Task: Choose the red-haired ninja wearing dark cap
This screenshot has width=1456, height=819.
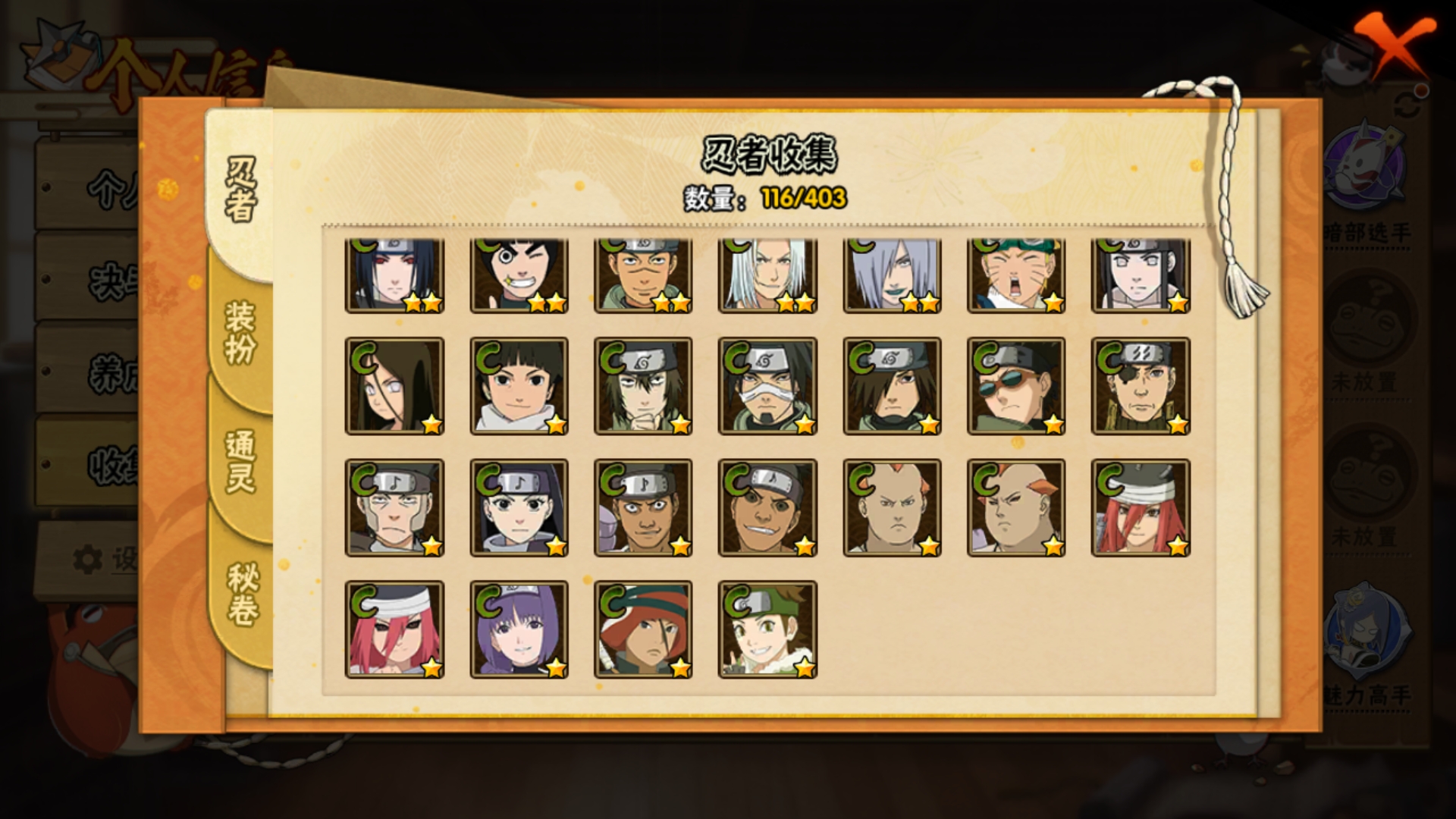Action: 1141,507
